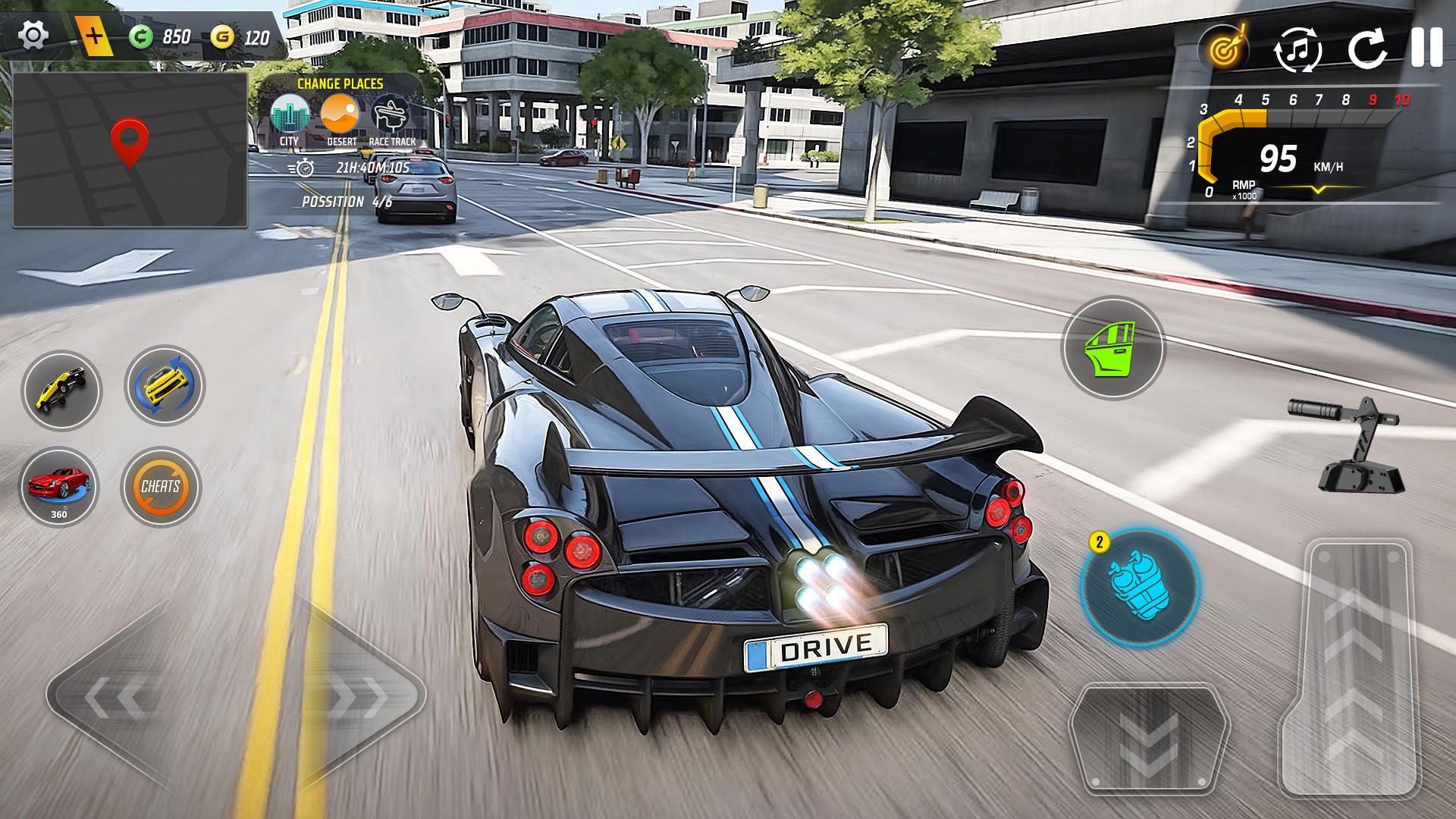The width and height of the screenshot is (1456, 819).
Task: Pause the game
Action: point(1426,48)
